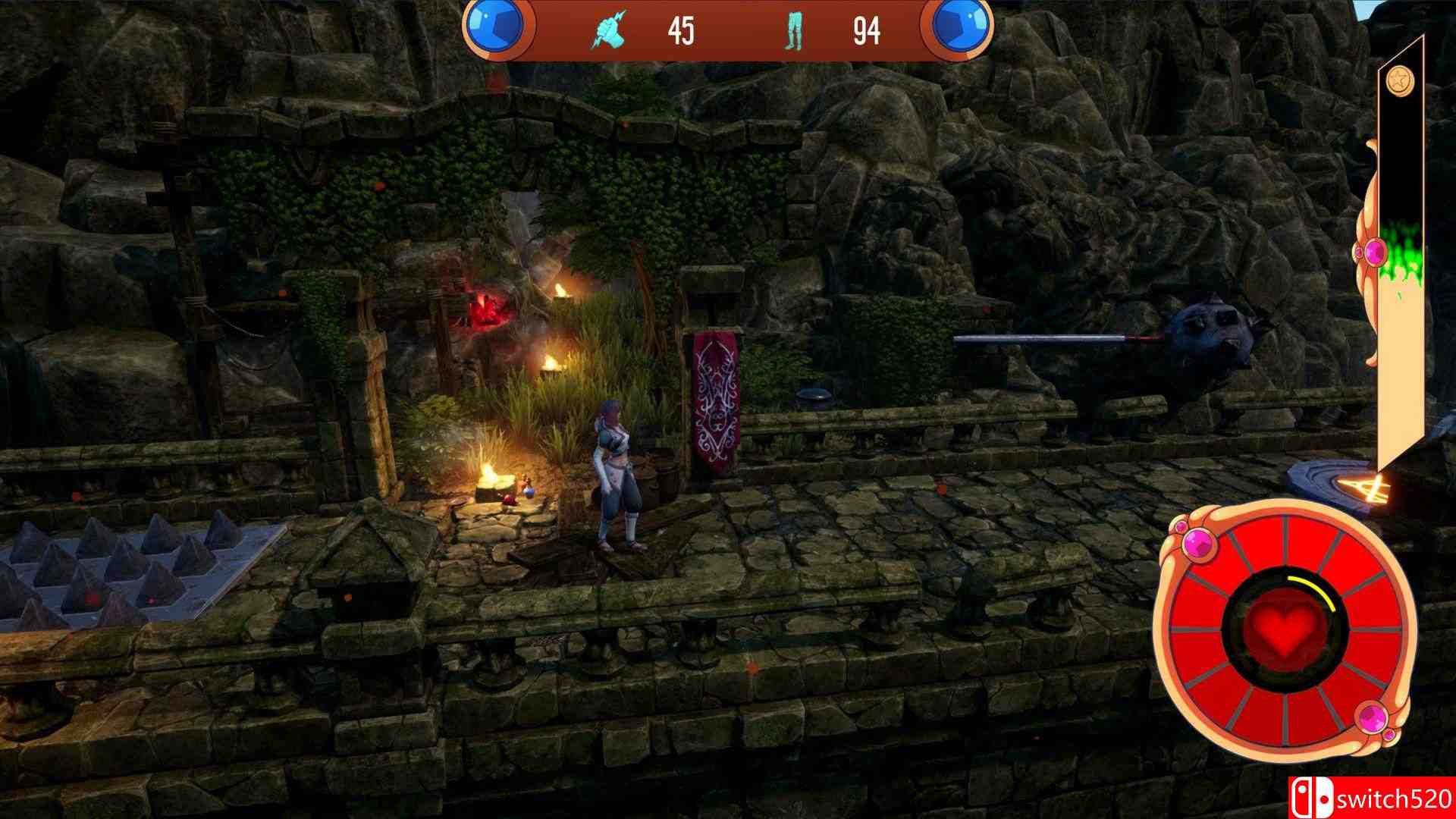Click the switch520 watermark text

tap(1394, 796)
